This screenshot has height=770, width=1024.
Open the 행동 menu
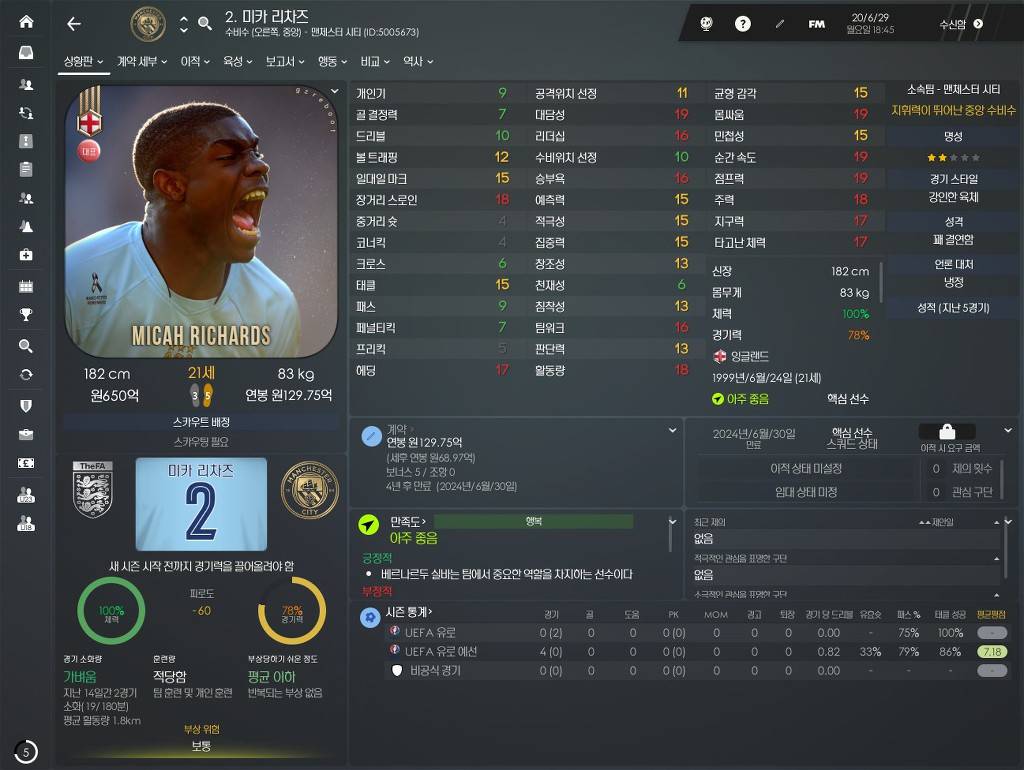[332, 61]
